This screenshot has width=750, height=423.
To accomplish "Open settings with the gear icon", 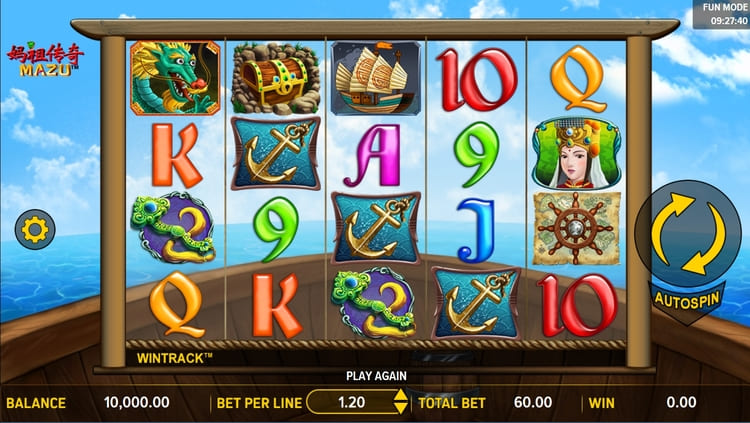I will click(x=35, y=231).
